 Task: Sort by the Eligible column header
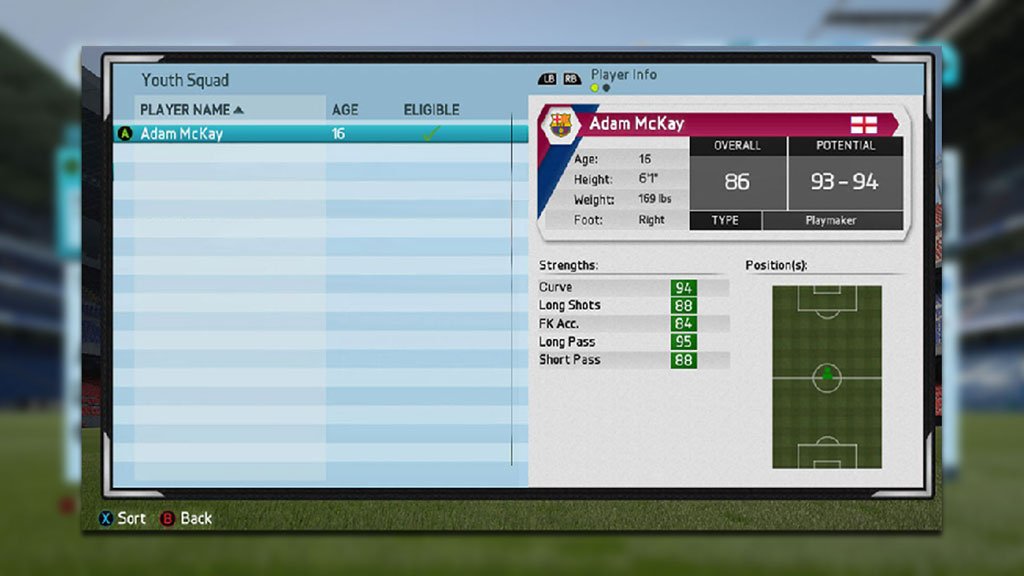(431, 109)
